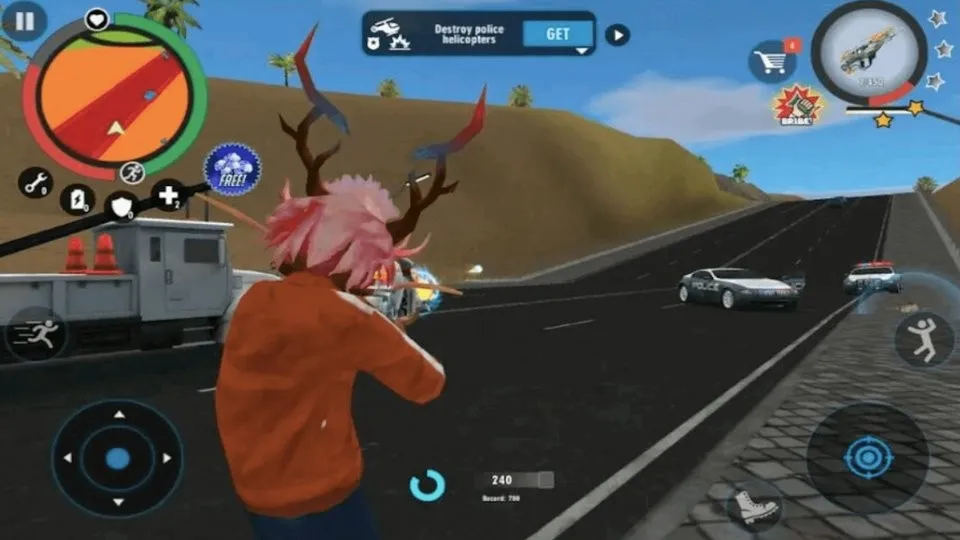This screenshot has height=540, width=960.
Task: Perform a kick with the boot button
Action: tap(752, 506)
